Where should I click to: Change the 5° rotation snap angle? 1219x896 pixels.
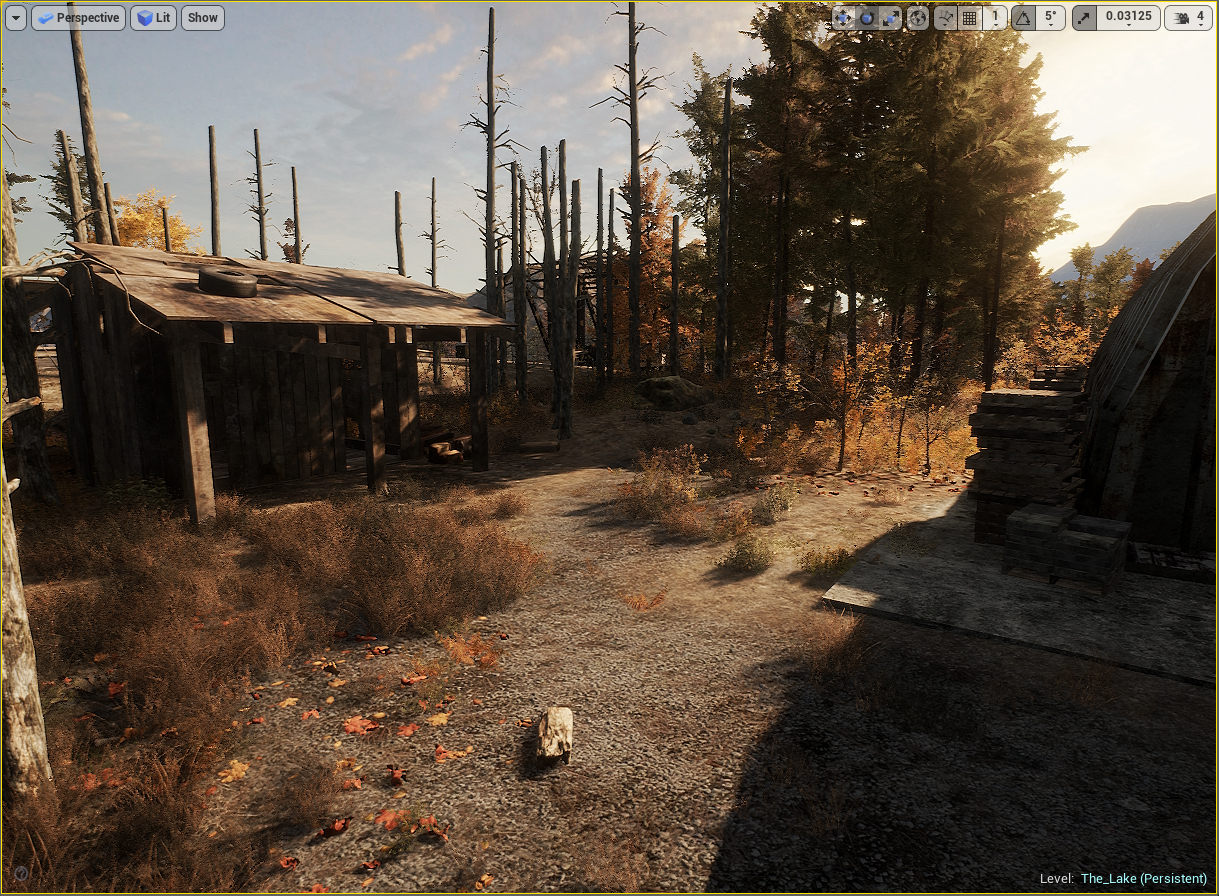pos(1049,17)
